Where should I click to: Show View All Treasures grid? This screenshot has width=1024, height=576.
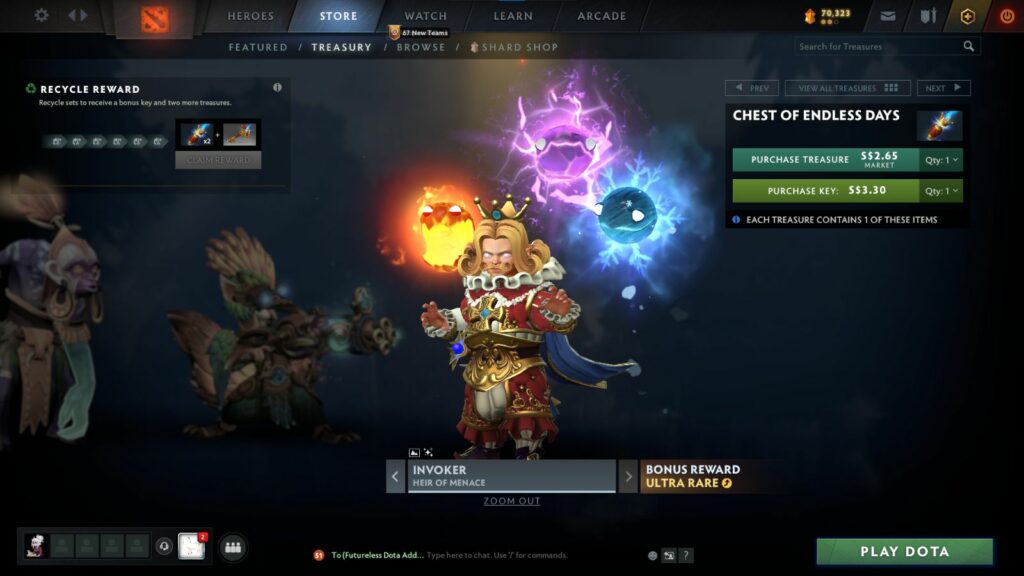click(x=847, y=88)
